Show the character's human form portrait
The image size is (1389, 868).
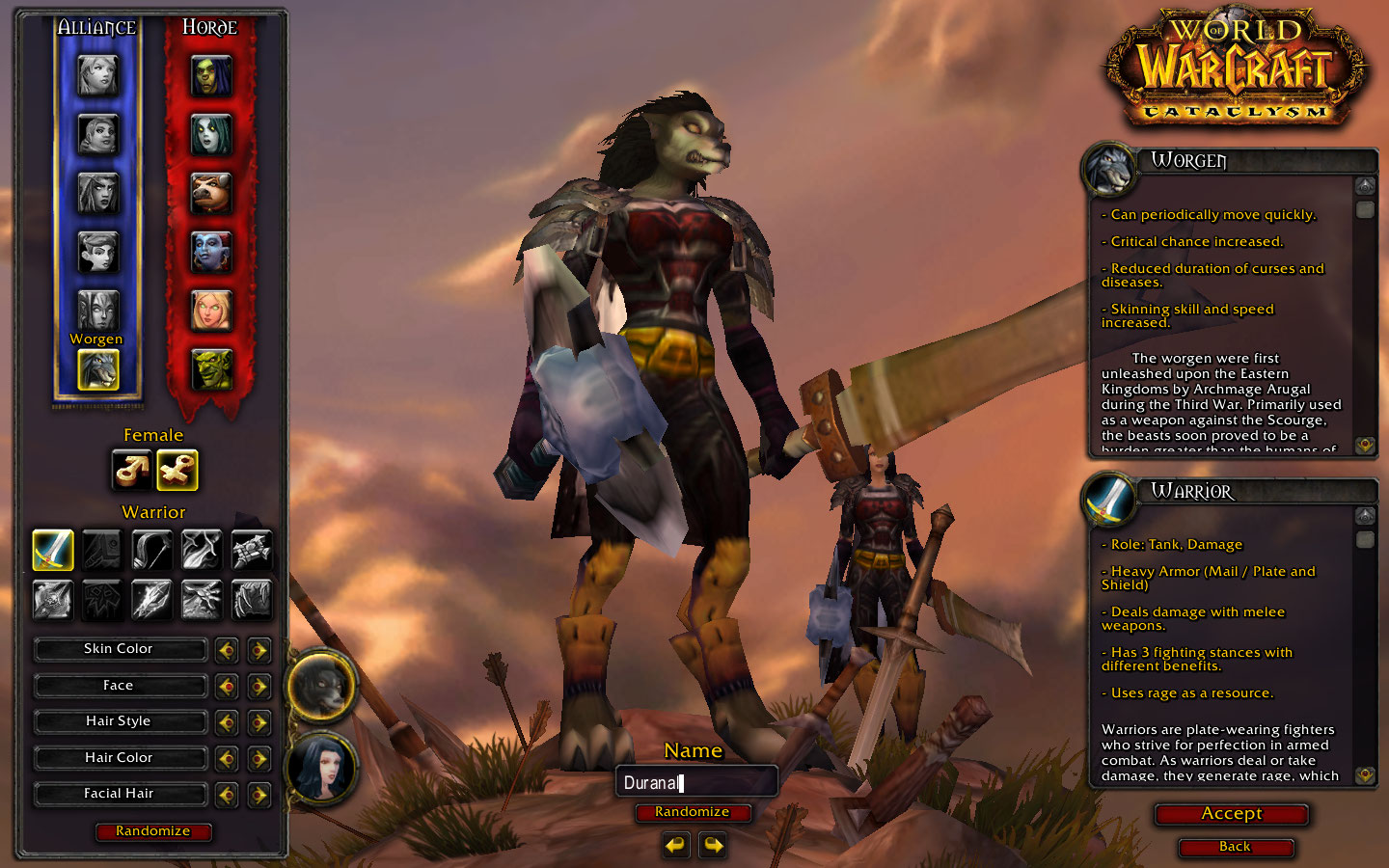point(322,768)
